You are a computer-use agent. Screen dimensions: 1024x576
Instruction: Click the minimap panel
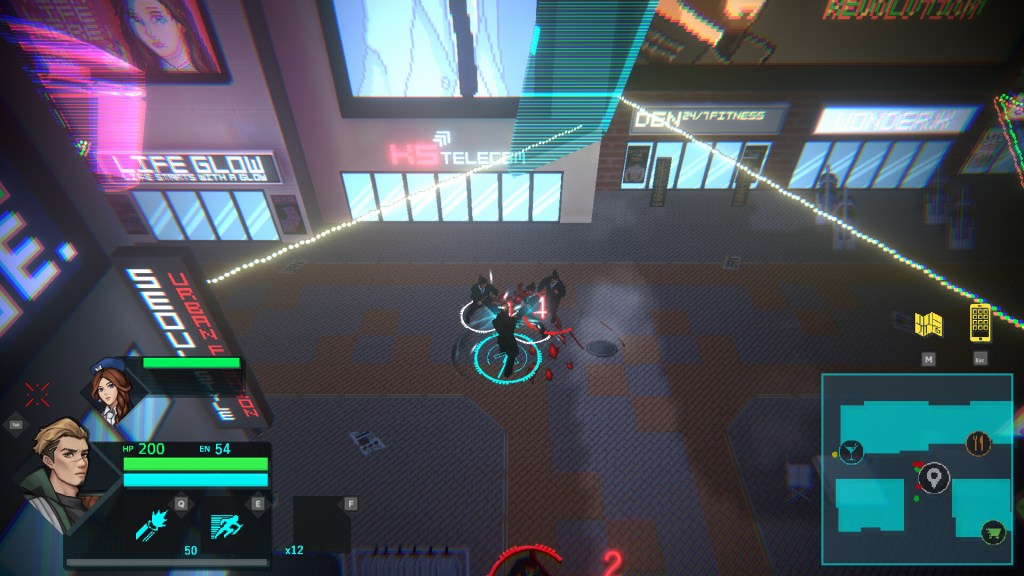[916, 467]
